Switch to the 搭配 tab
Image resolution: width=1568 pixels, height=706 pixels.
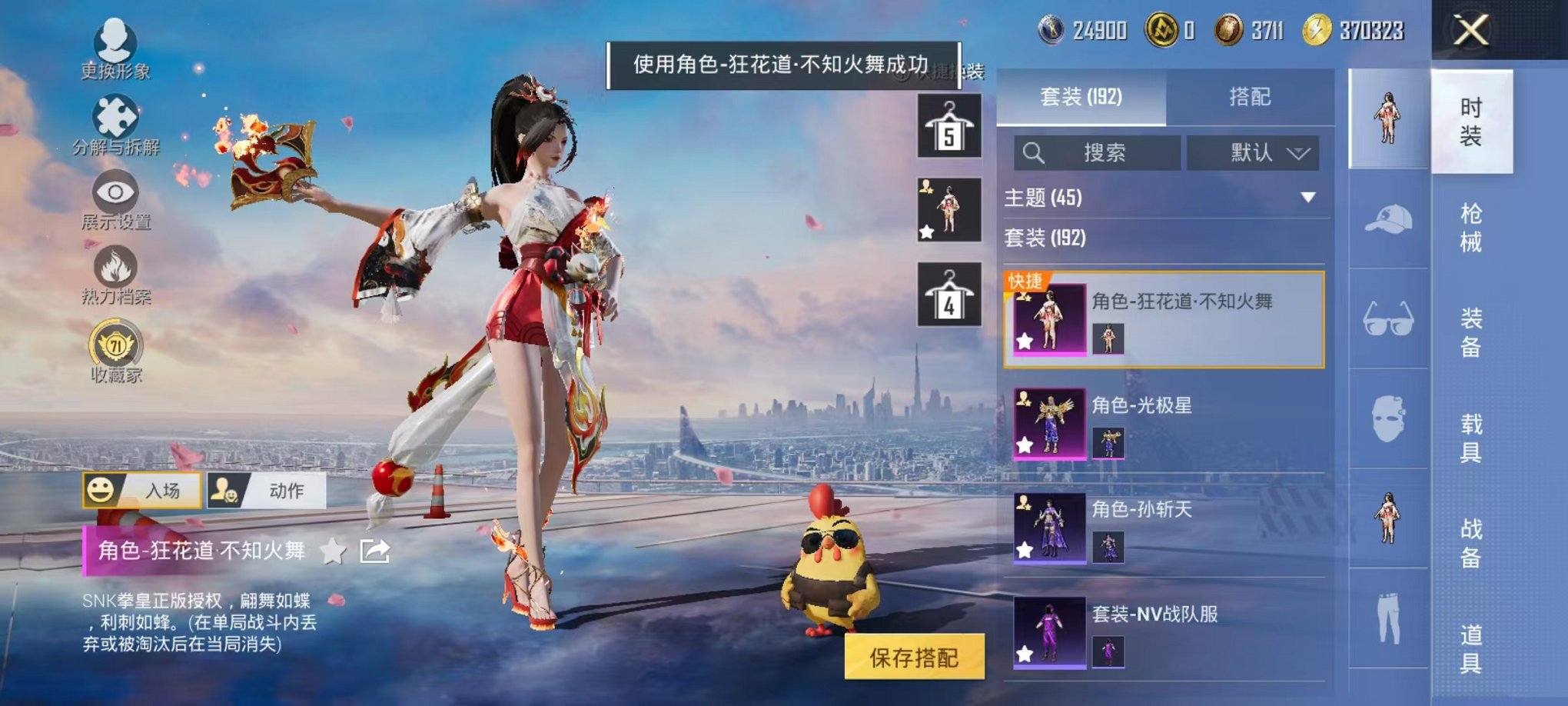(1251, 96)
